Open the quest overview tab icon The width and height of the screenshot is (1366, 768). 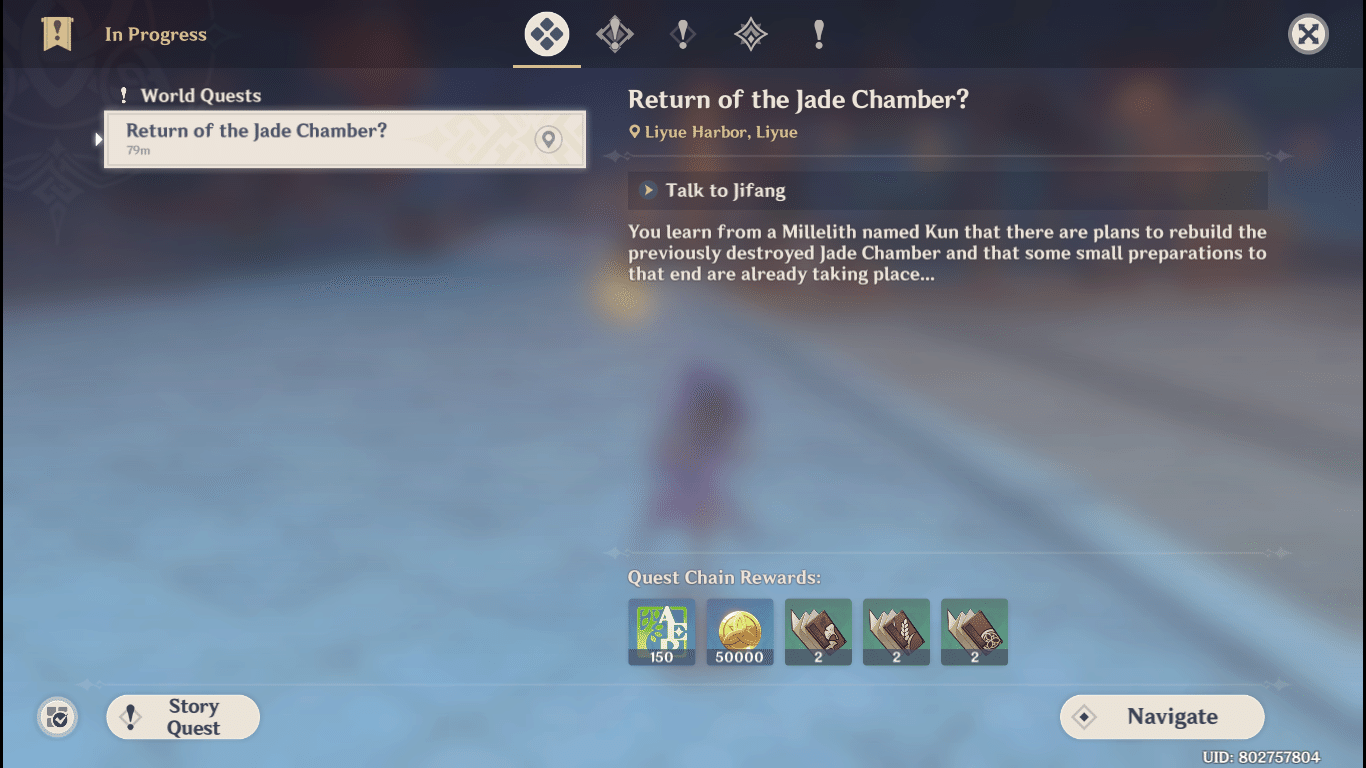(546, 33)
